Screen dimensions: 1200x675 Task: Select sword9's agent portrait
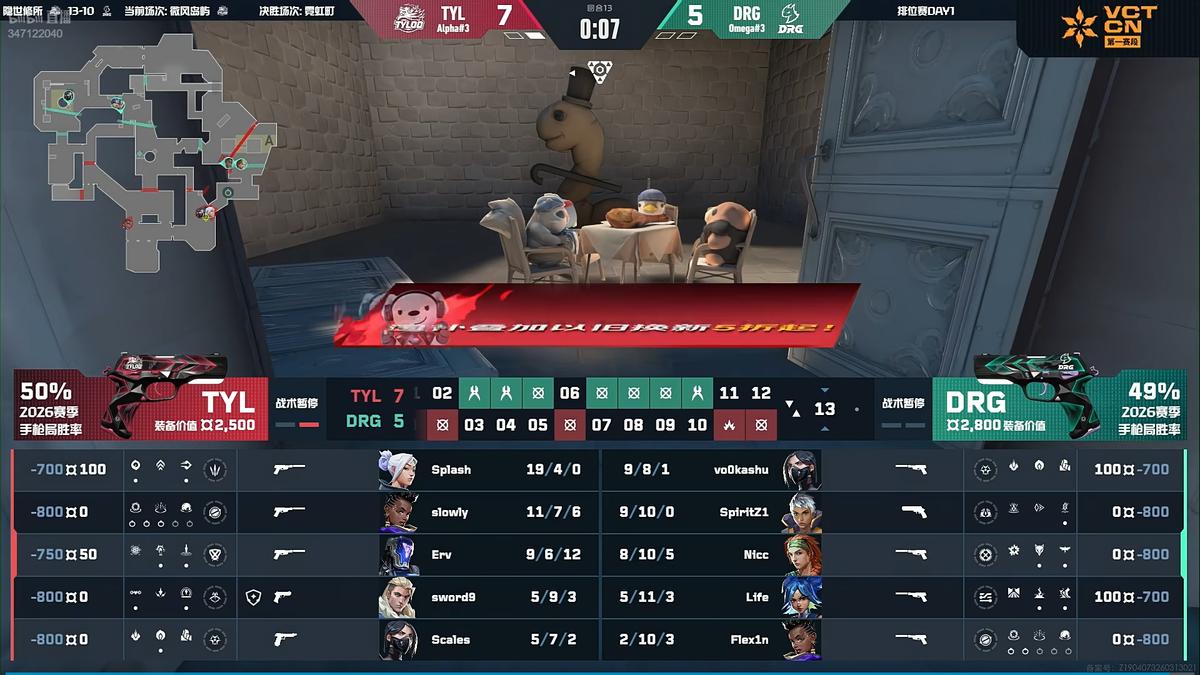point(398,597)
